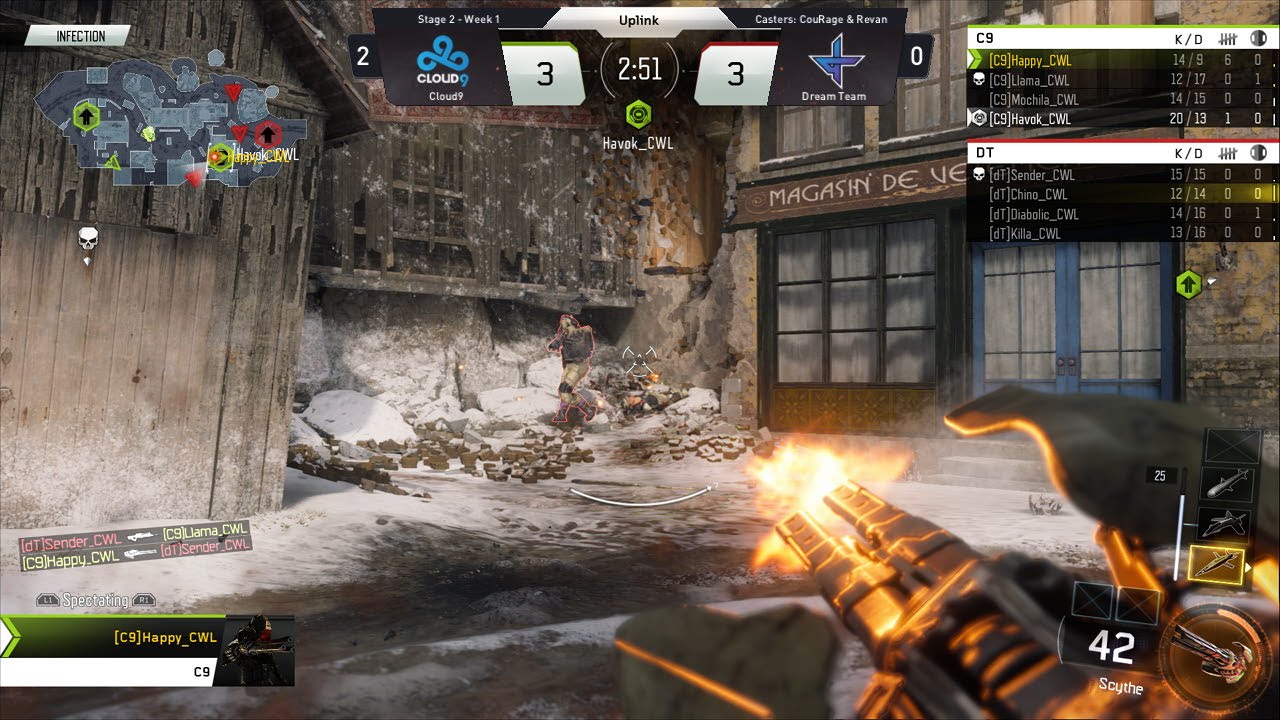Image resolution: width=1280 pixels, height=720 pixels.
Task: Select the Dream Team logo
Action: pos(833,62)
